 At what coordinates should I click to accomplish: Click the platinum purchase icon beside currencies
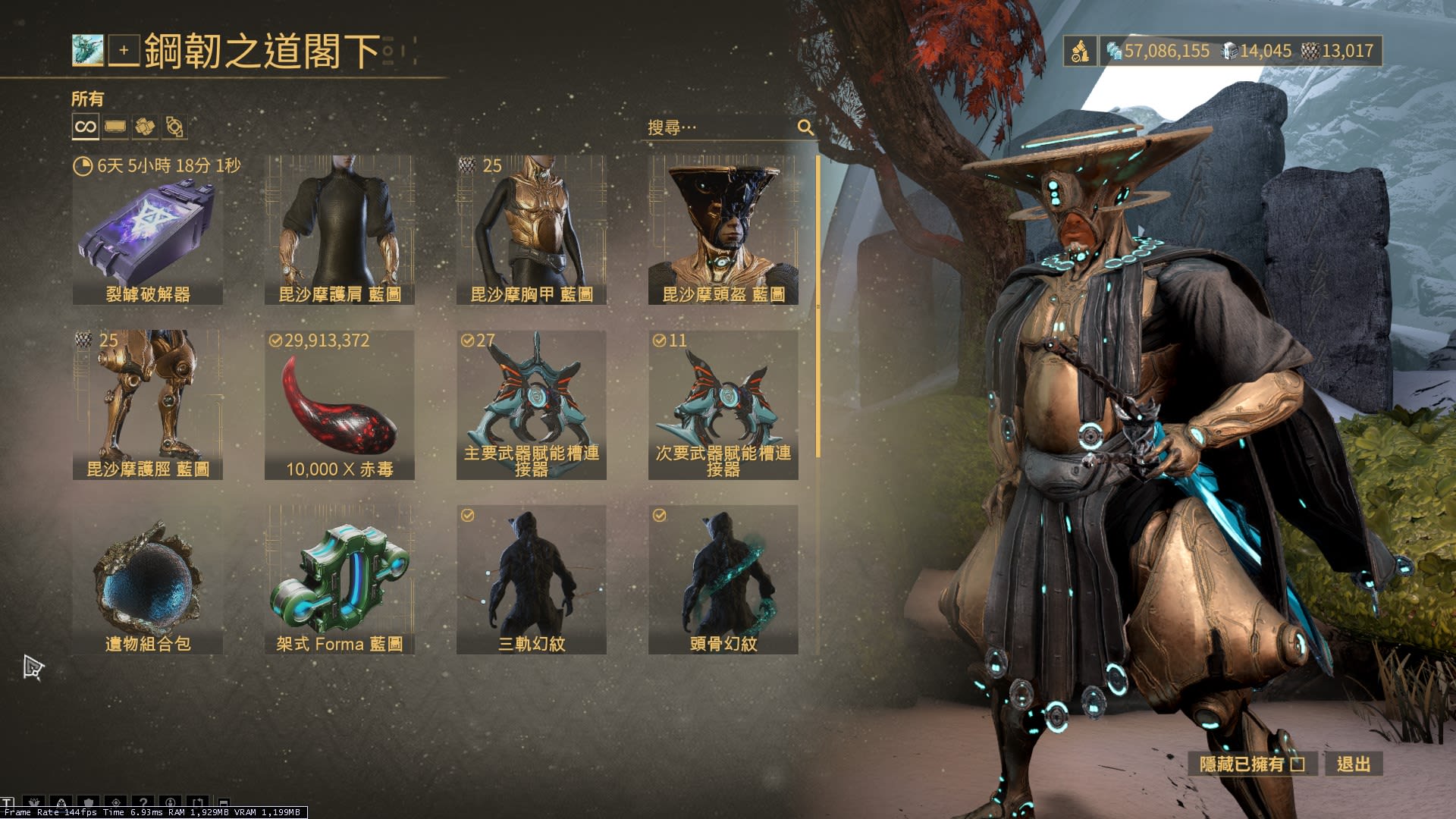[x=1080, y=51]
